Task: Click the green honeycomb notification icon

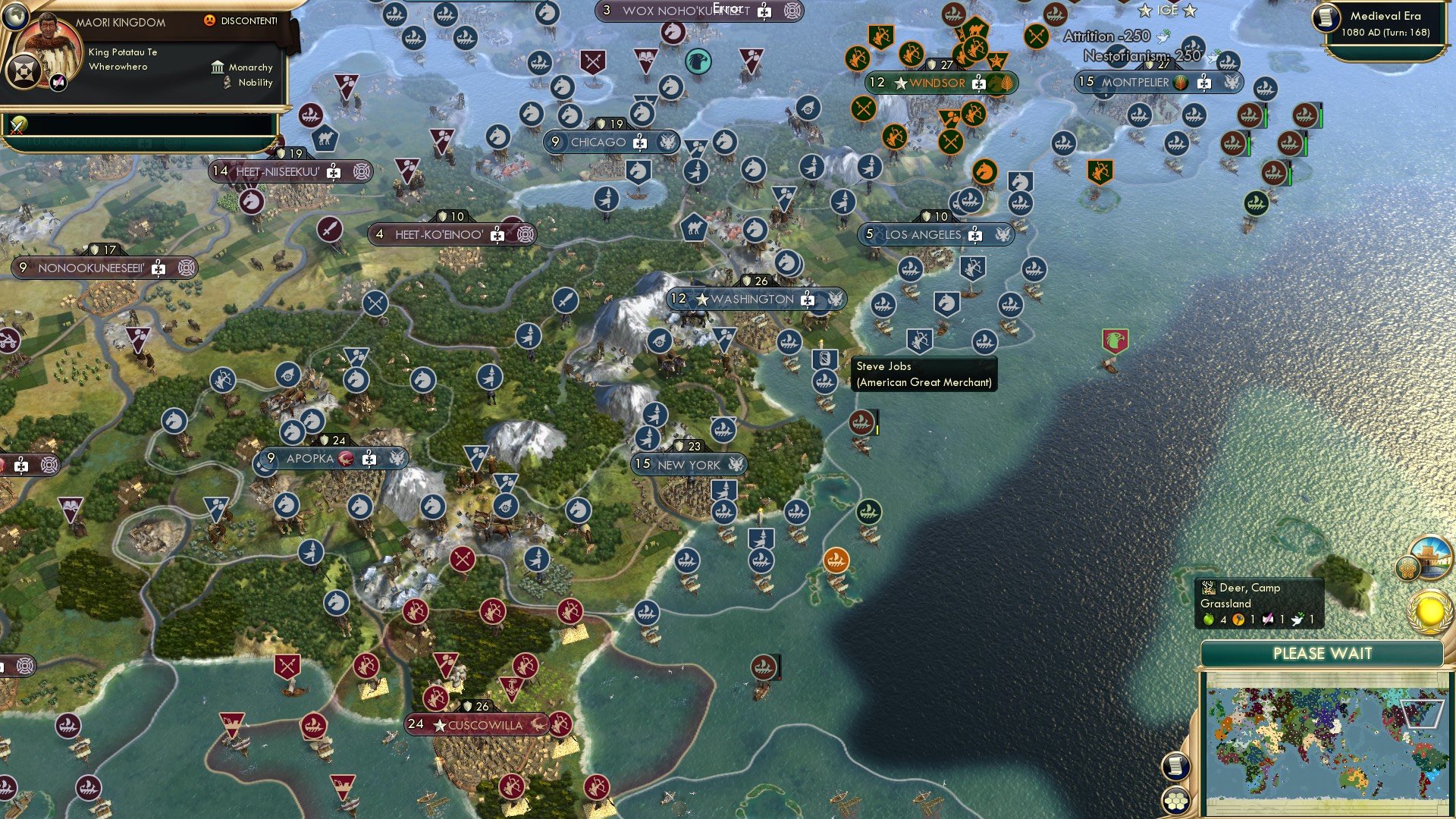Action: pyautogui.click(x=1407, y=567)
